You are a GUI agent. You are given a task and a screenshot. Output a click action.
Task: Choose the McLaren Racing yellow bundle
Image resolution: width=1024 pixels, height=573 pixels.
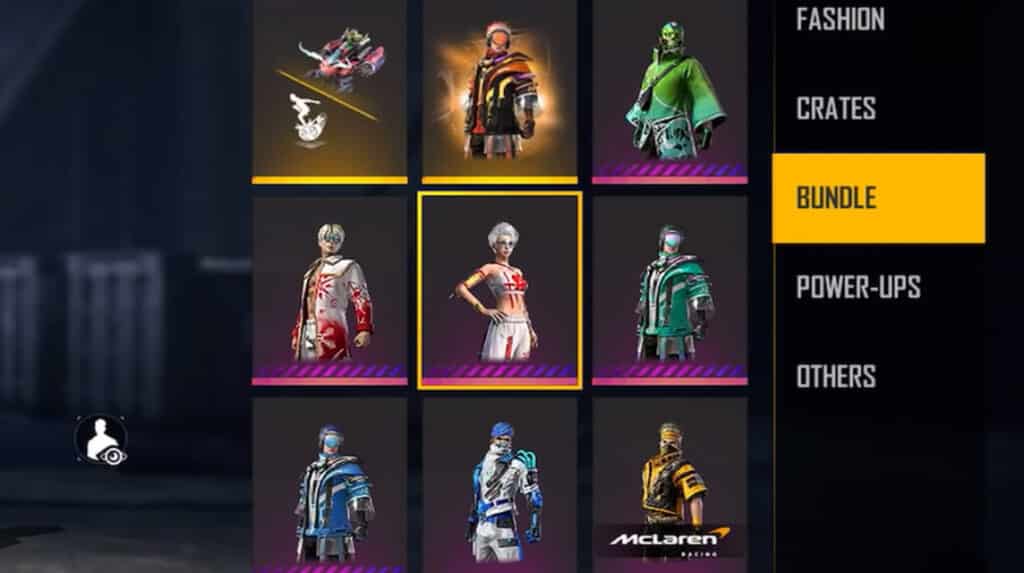point(669,485)
